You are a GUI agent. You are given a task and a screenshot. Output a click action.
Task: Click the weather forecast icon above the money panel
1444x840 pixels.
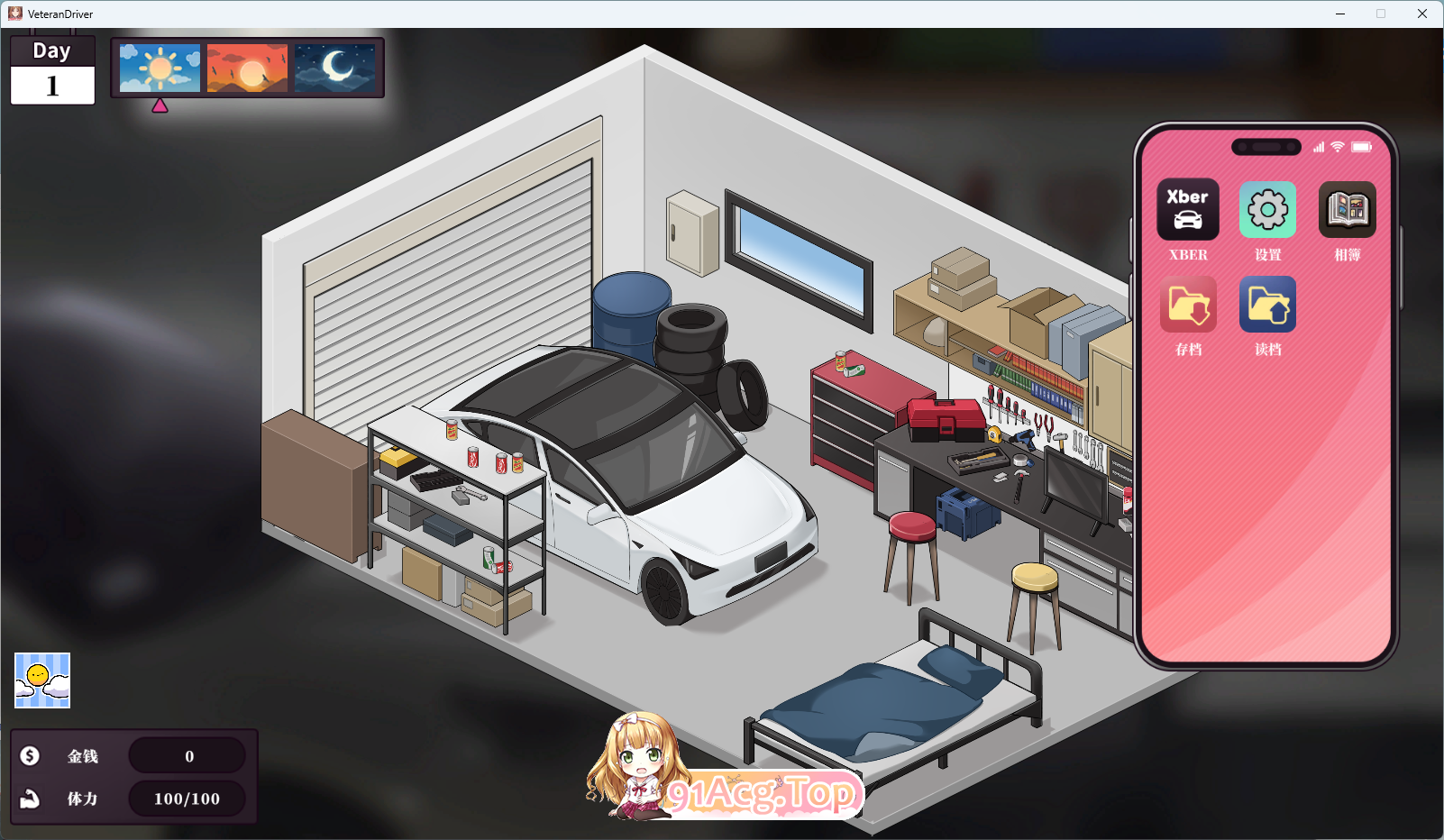click(x=41, y=680)
